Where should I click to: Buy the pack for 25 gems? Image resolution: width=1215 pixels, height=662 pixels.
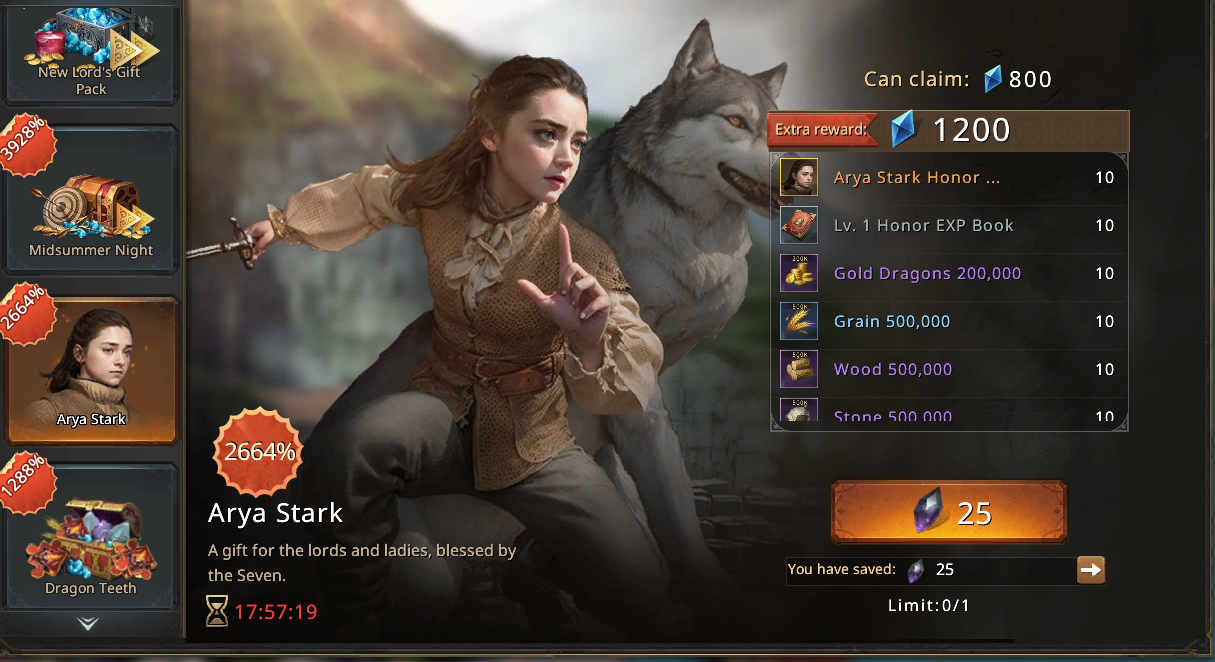pos(948,512)
